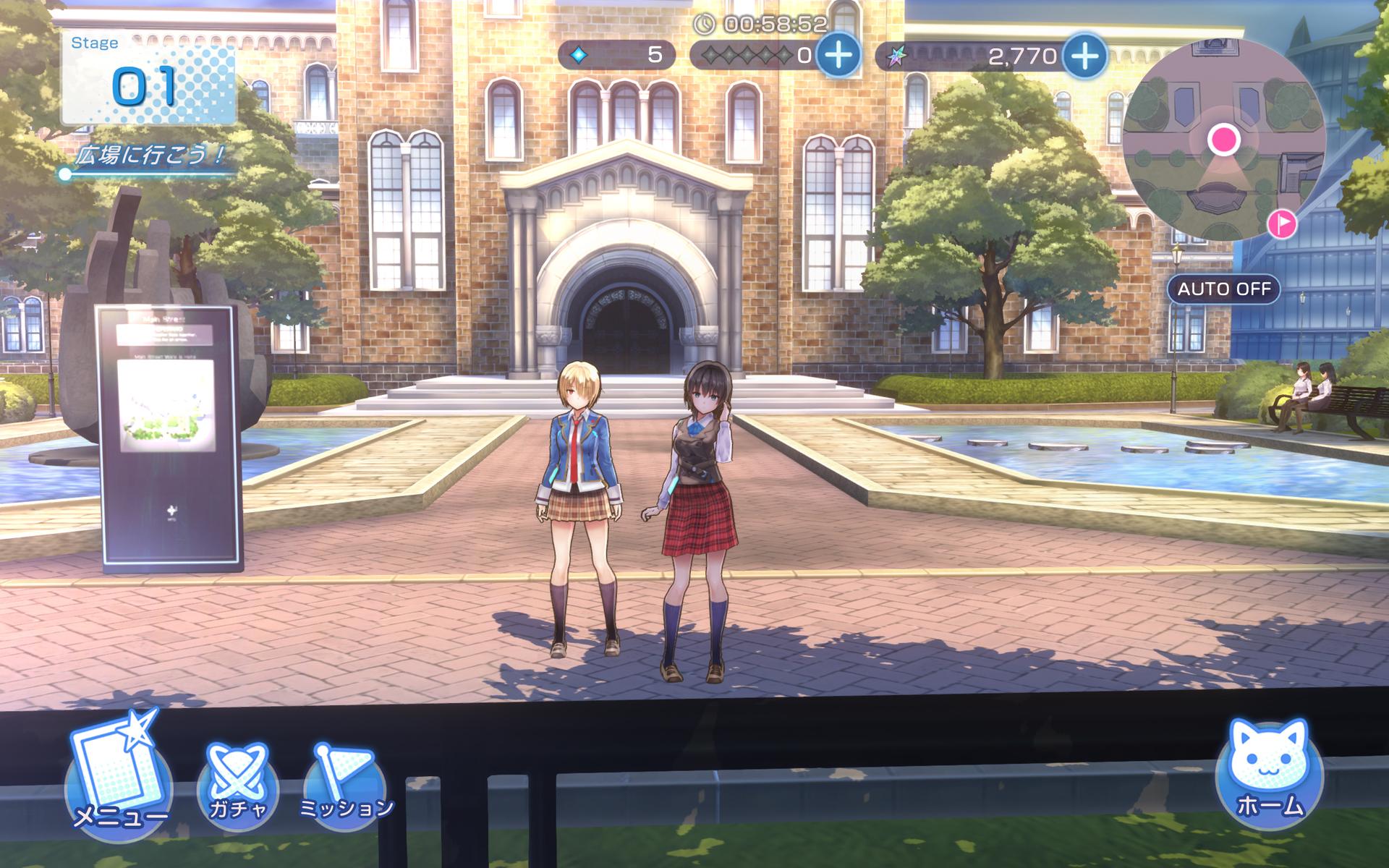Add stamina using the plus beside diamond gauge
Screen dimensions: 1389x868
pos(838,55)
